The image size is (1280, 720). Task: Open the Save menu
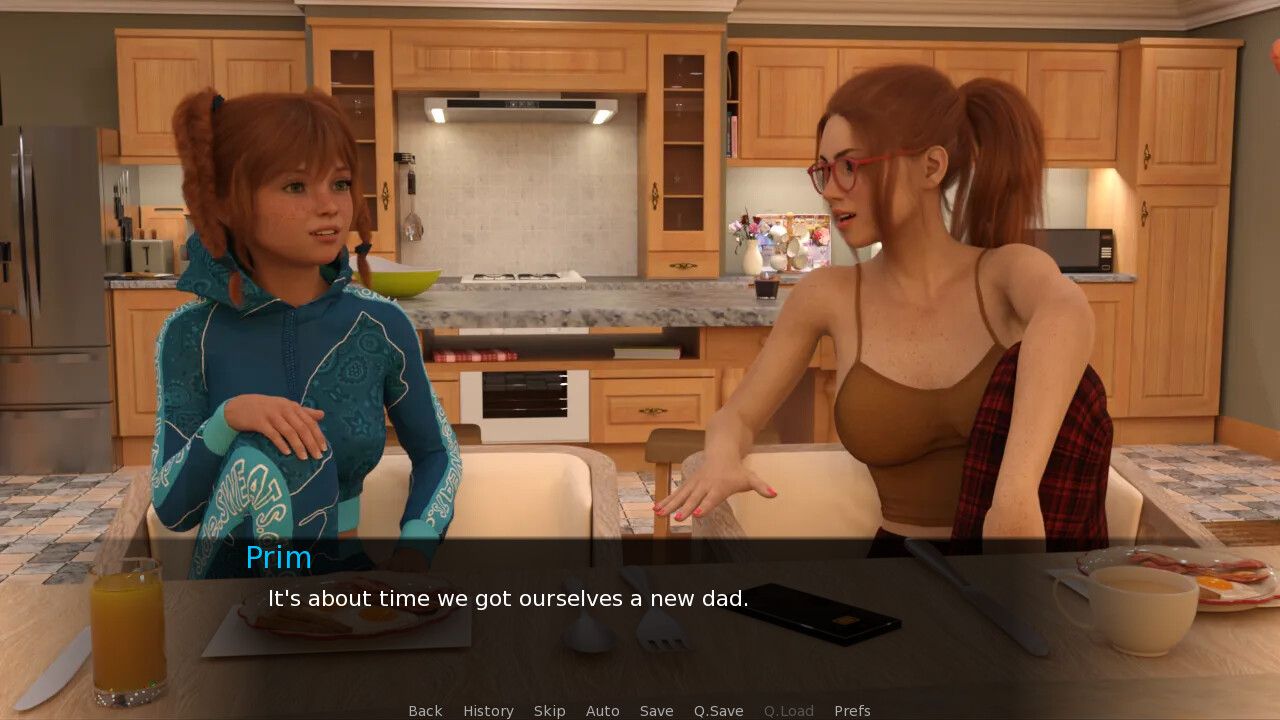(656, 711)
